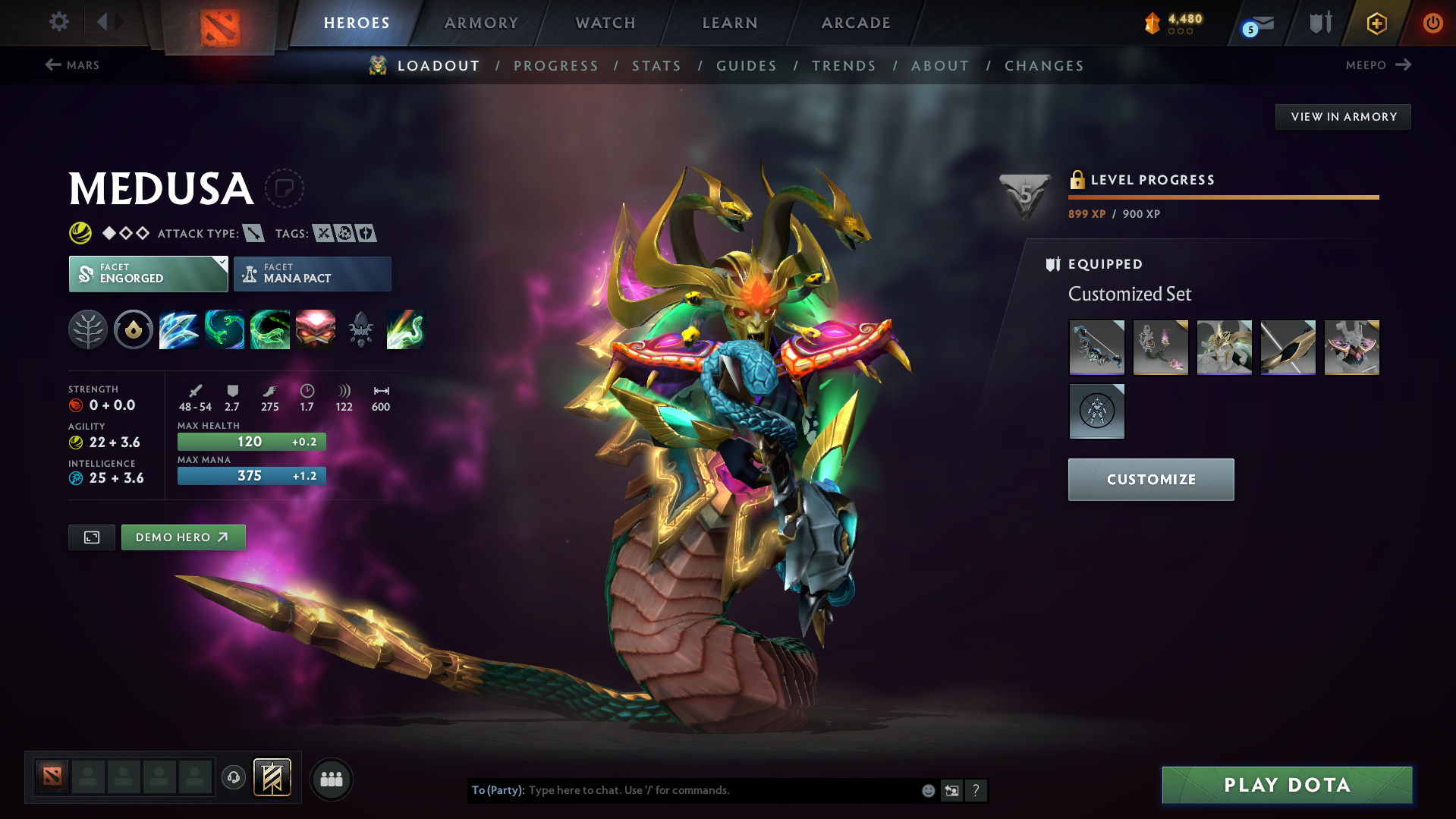Viewport: 1456px width, 819px height.
Task: Select the Engorged facet
Action: 148,274
